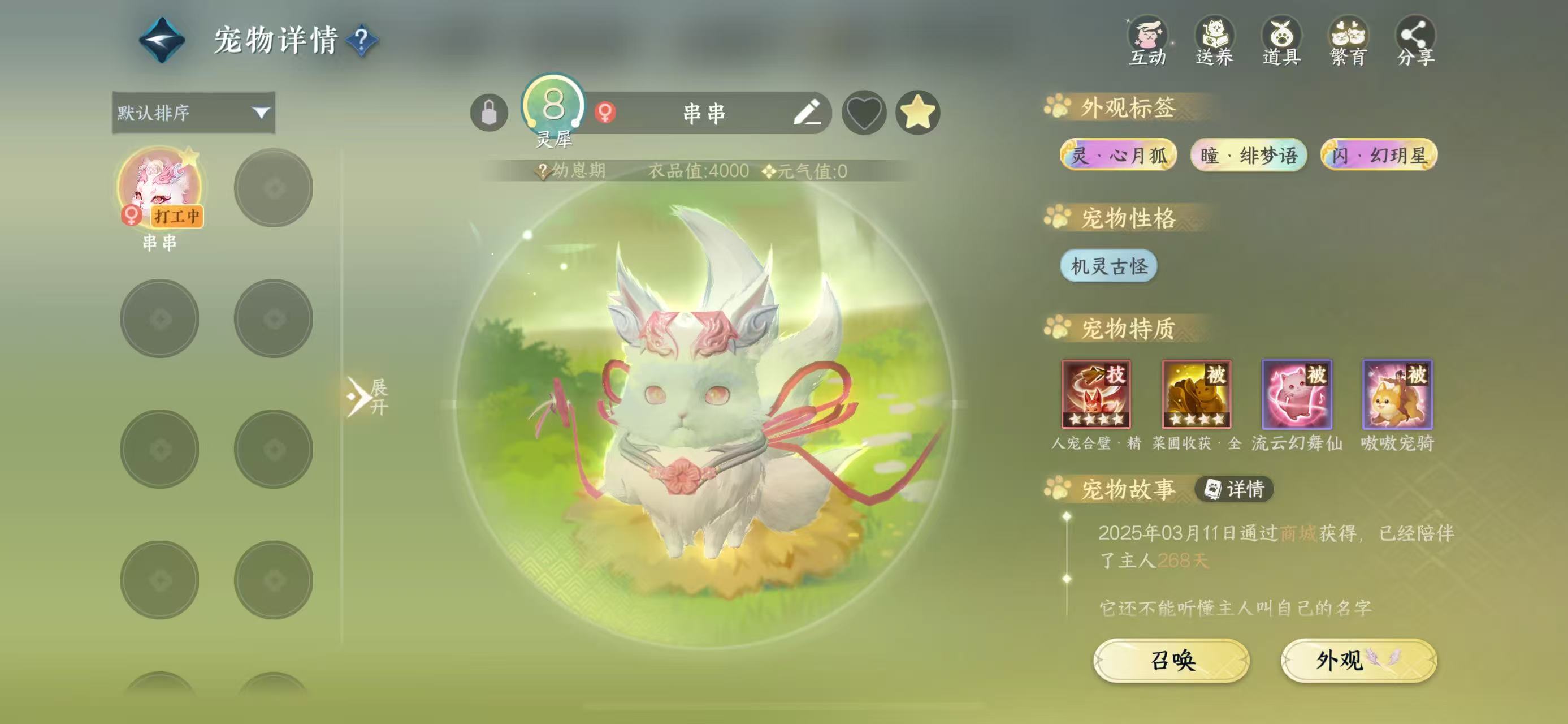Viewport: 1568px width, 724px height.
Task: Edit the pet name with pencil icon
Action: tap(807, 113)
